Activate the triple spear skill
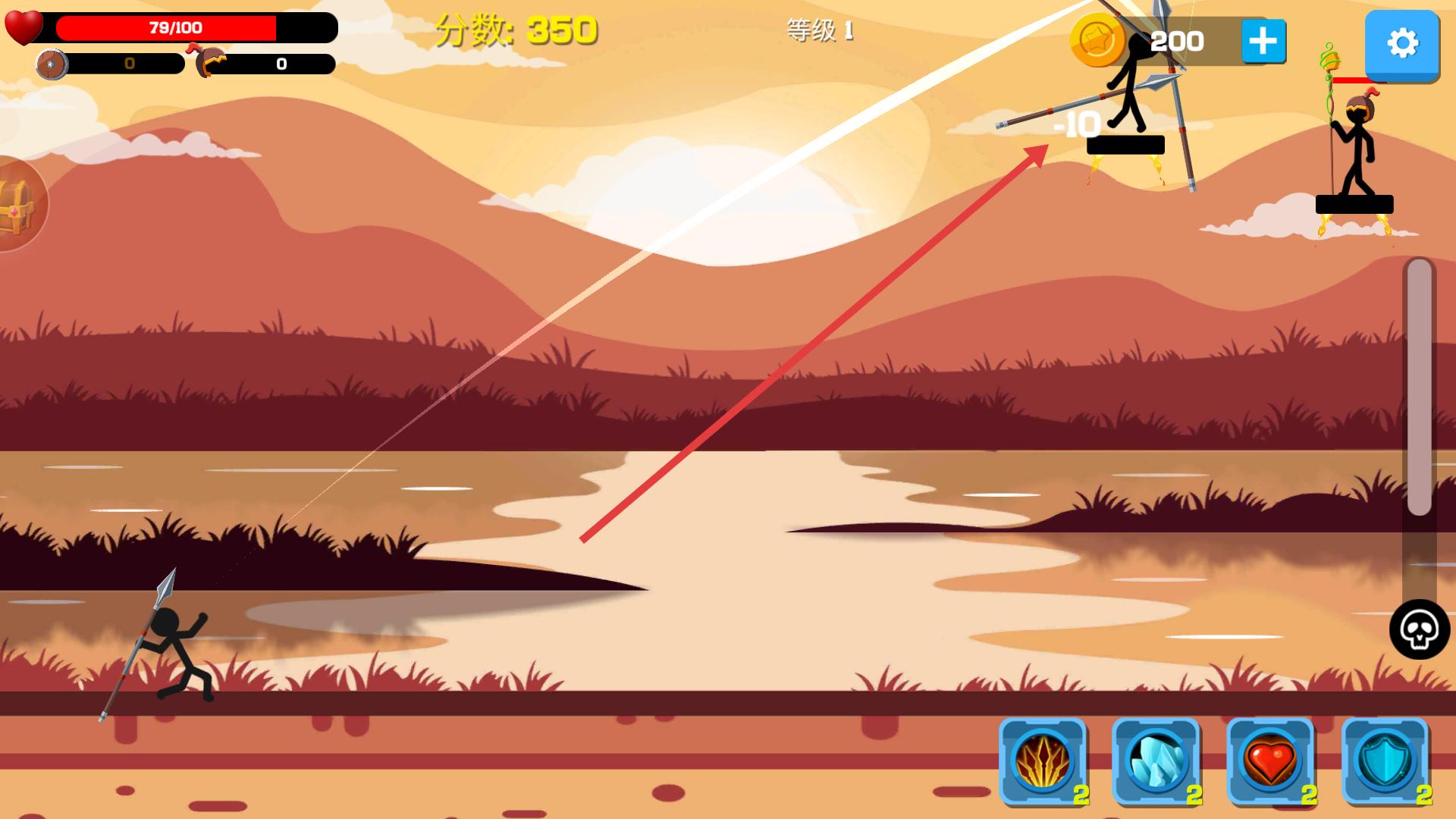This screenshot has height=819, width=1456. pos(1043,761)
